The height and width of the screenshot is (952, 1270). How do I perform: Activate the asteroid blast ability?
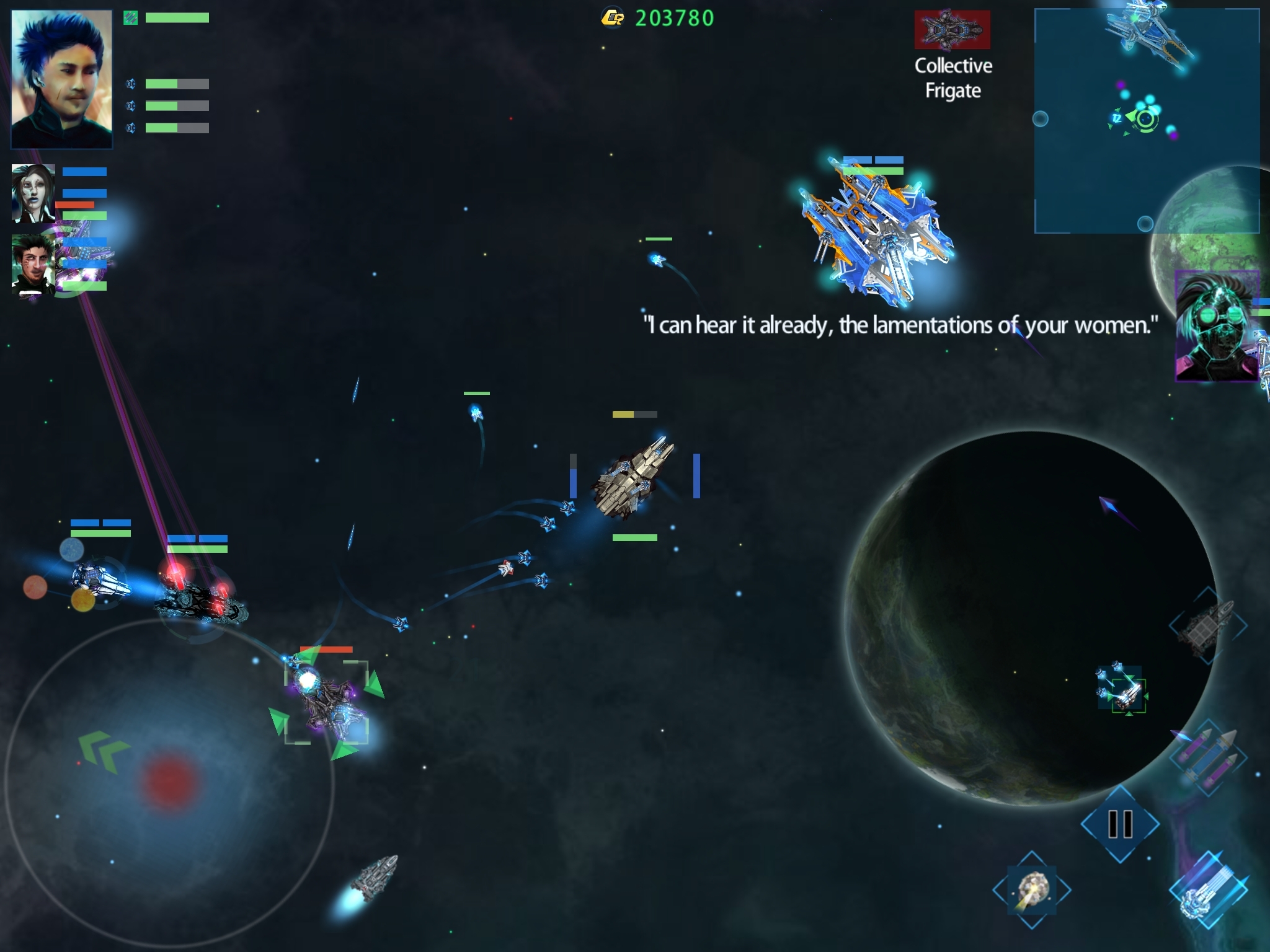point(1032,890)
